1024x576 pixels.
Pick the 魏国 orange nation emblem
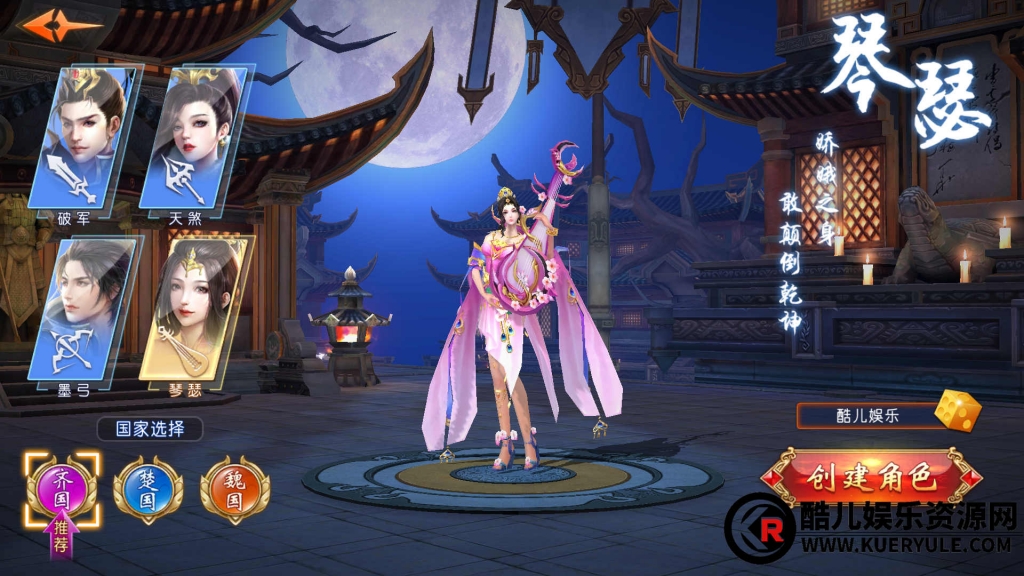(x=234, y=489)
